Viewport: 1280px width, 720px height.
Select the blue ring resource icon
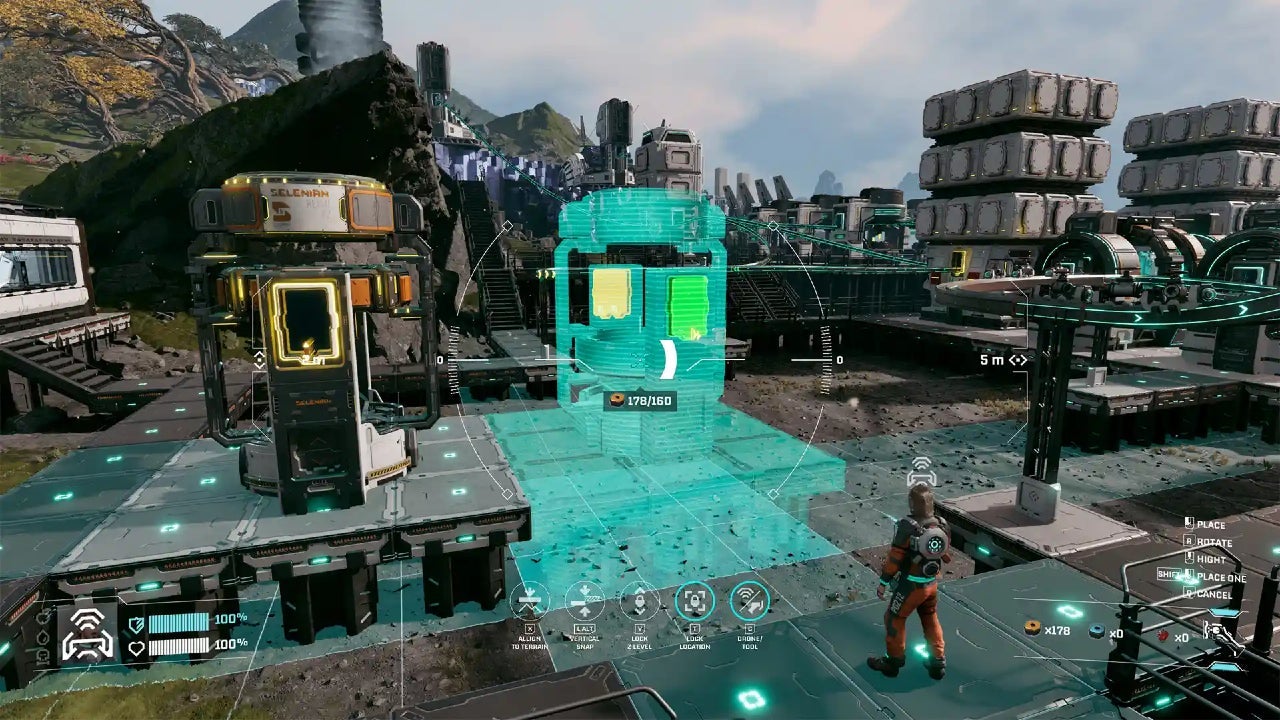pos(1097,631)
